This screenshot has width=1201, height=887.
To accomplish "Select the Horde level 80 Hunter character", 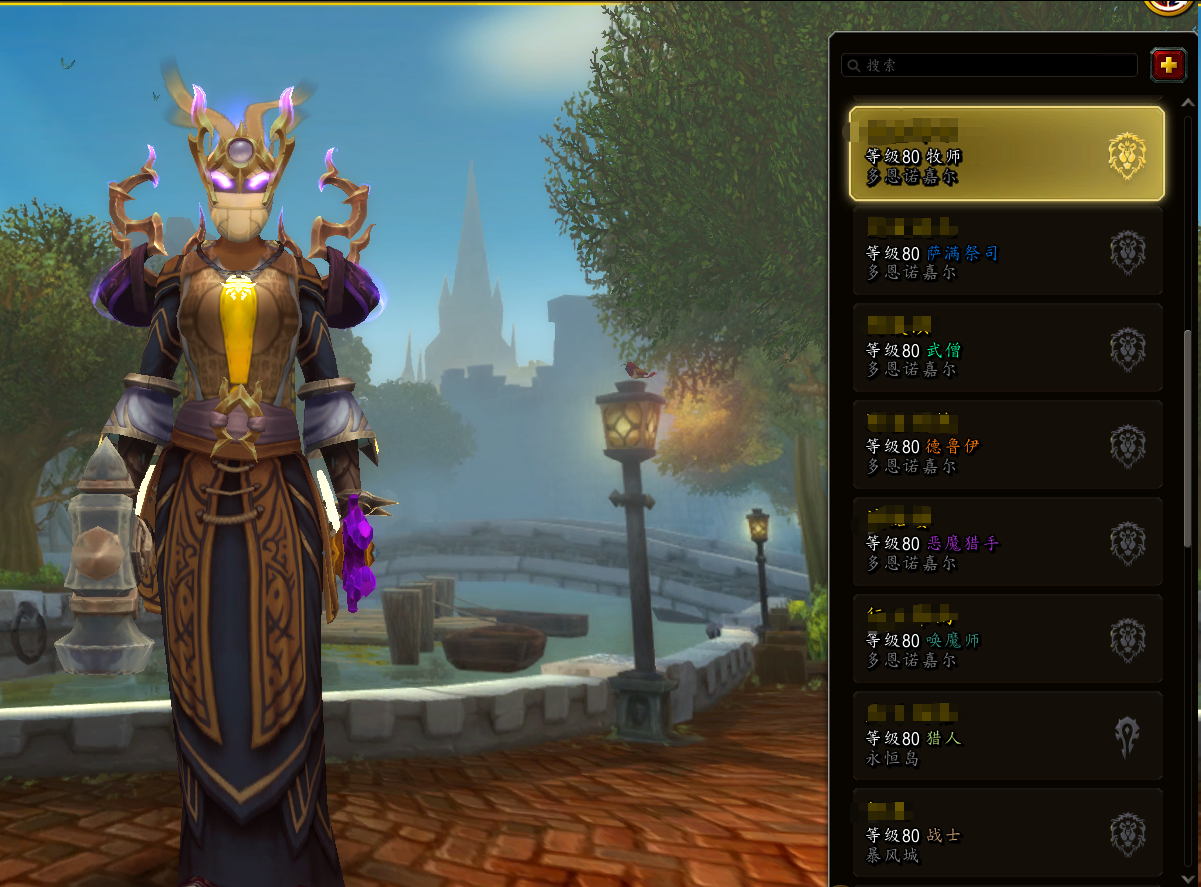I will [x=1007, y=736].
